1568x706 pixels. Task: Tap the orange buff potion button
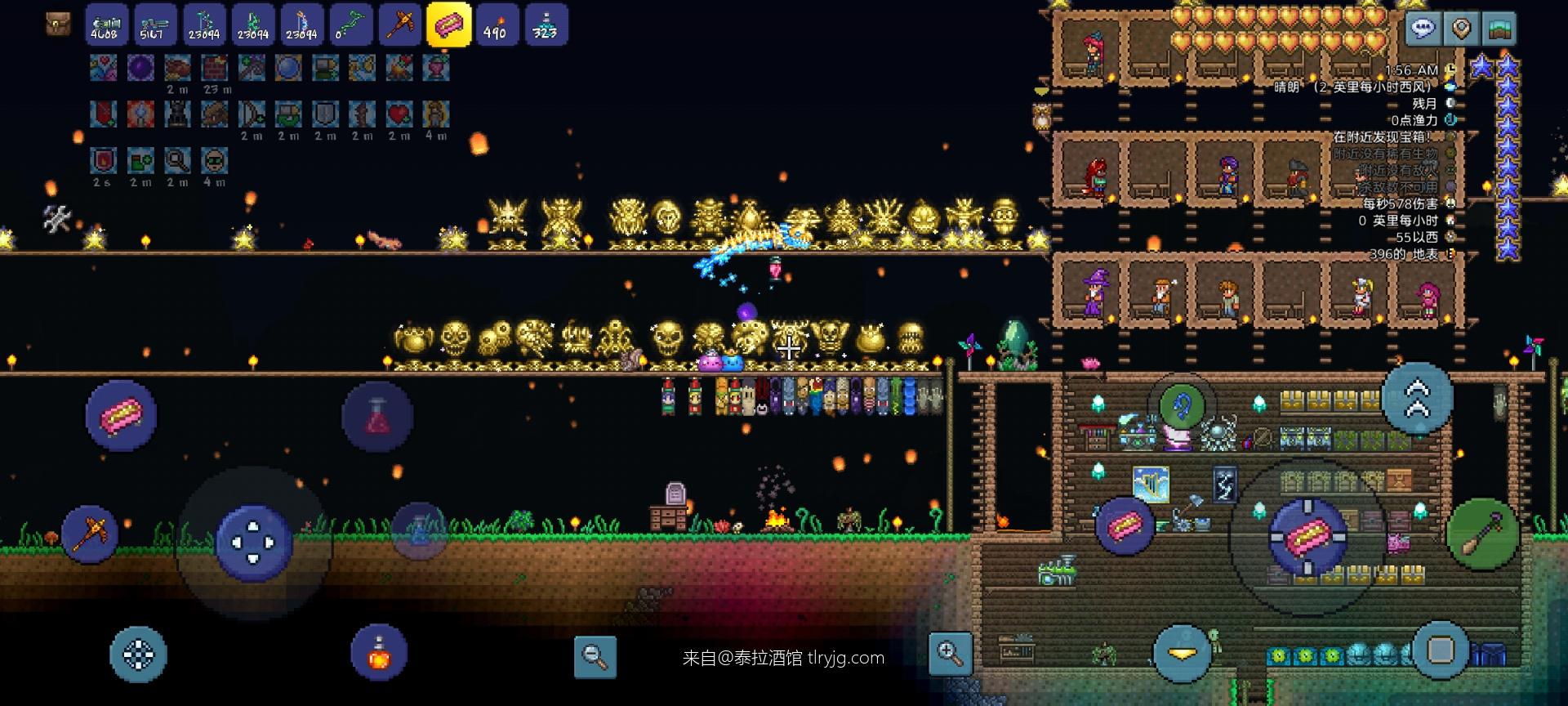click(379, 653)
